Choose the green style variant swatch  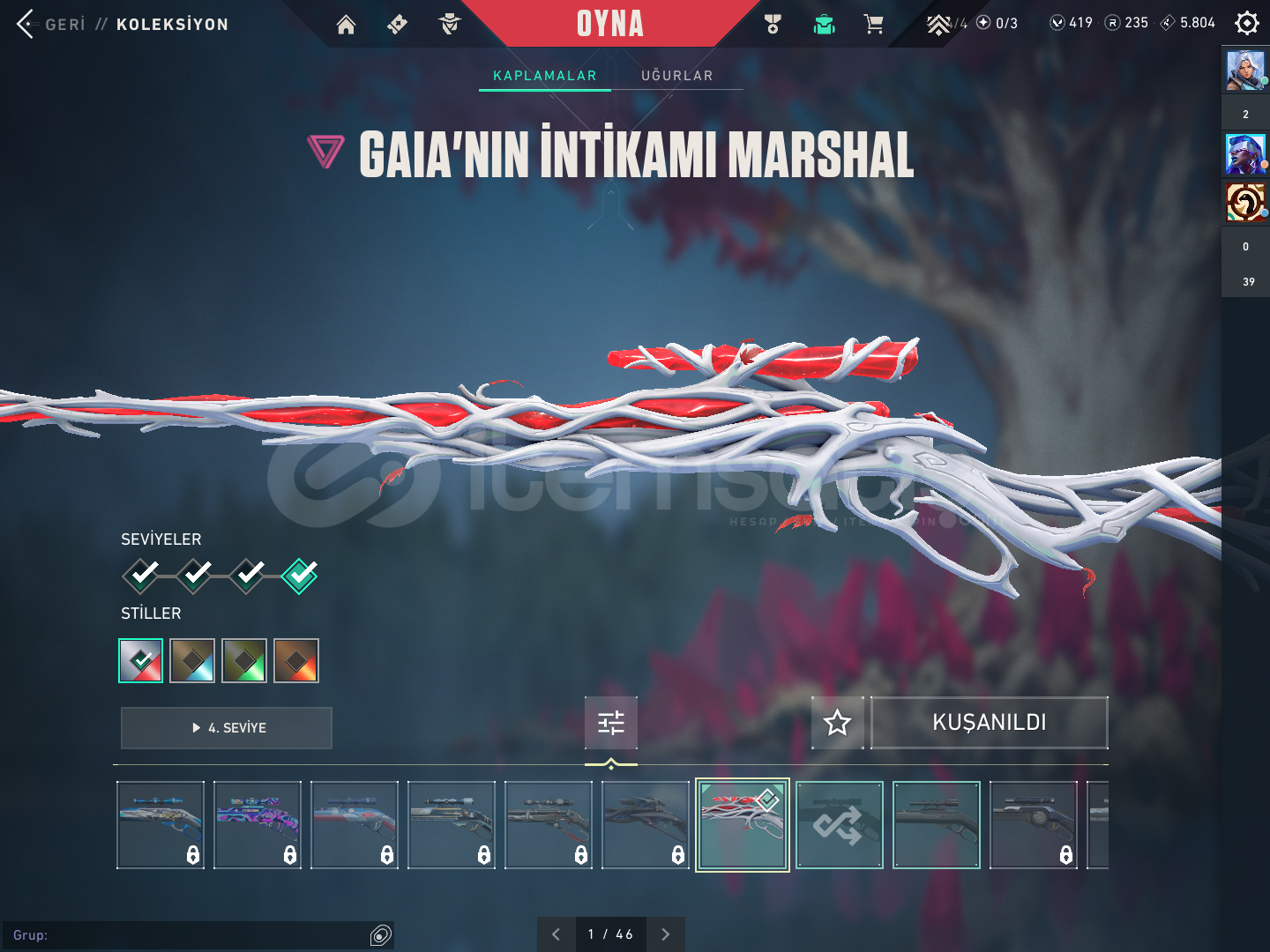pos(244,660)
